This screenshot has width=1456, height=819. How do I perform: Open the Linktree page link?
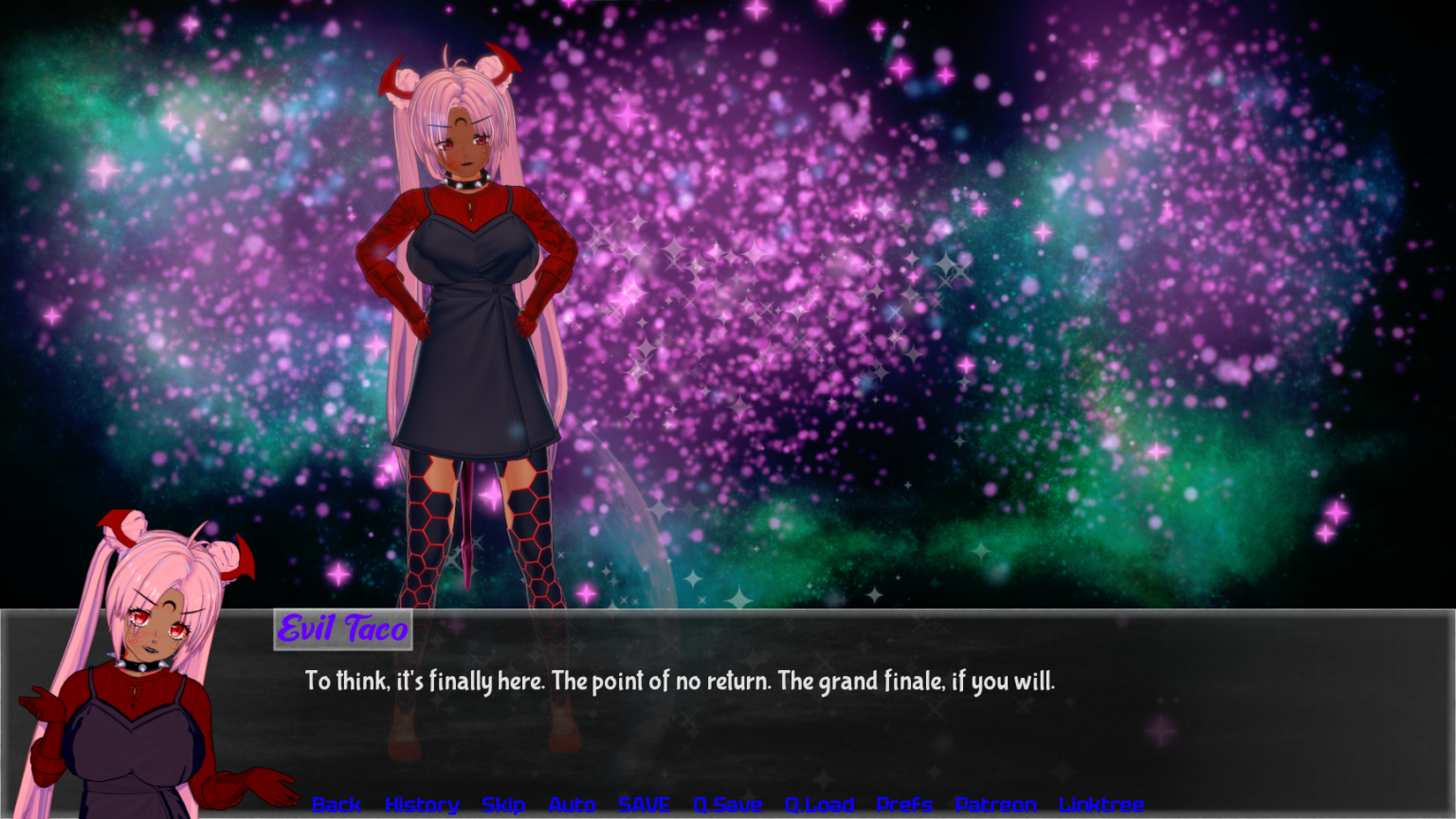tap(1103, 805)
